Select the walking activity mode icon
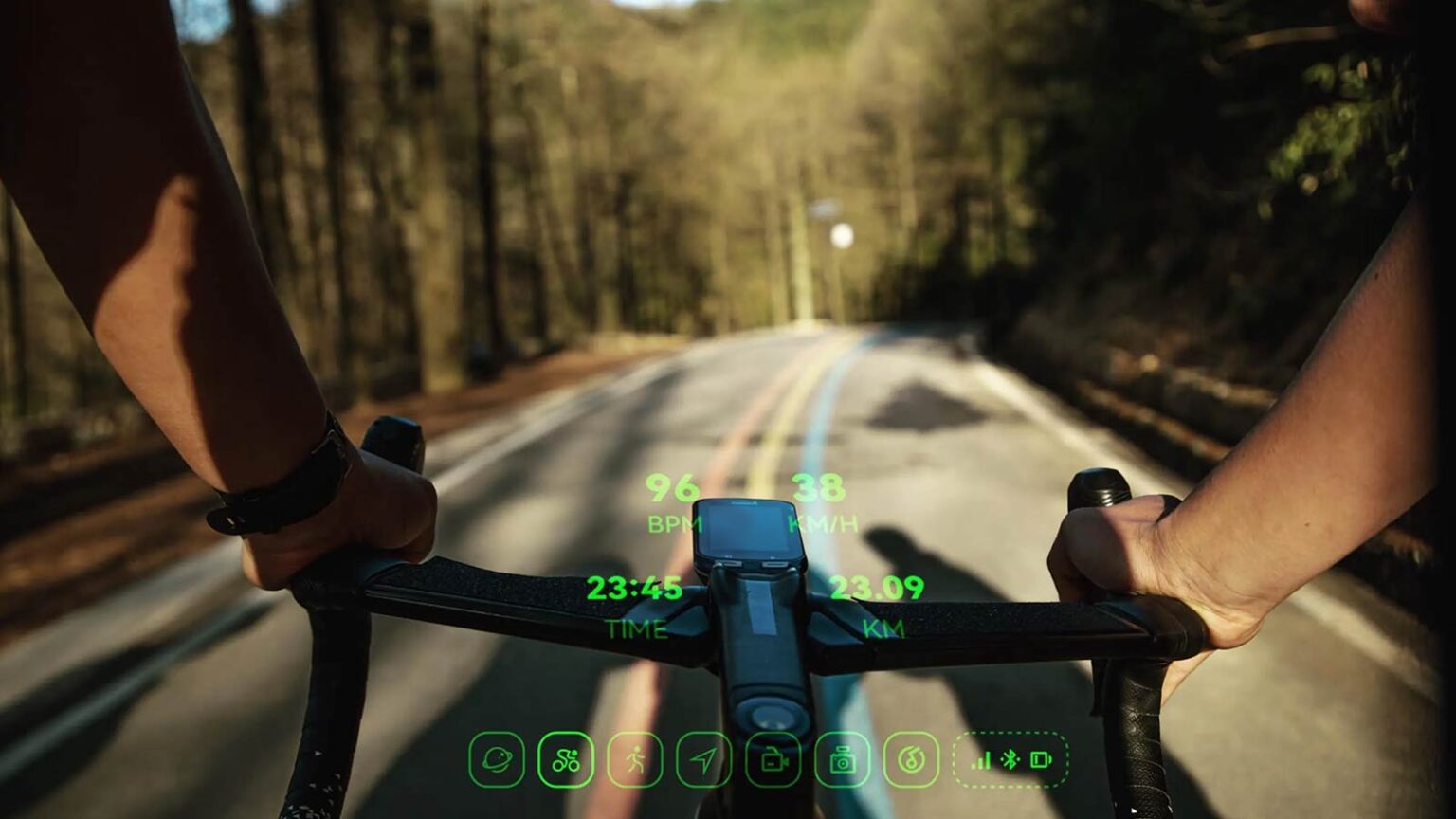This screenshot has width=1456, height=819. click(x=636, y=758)
